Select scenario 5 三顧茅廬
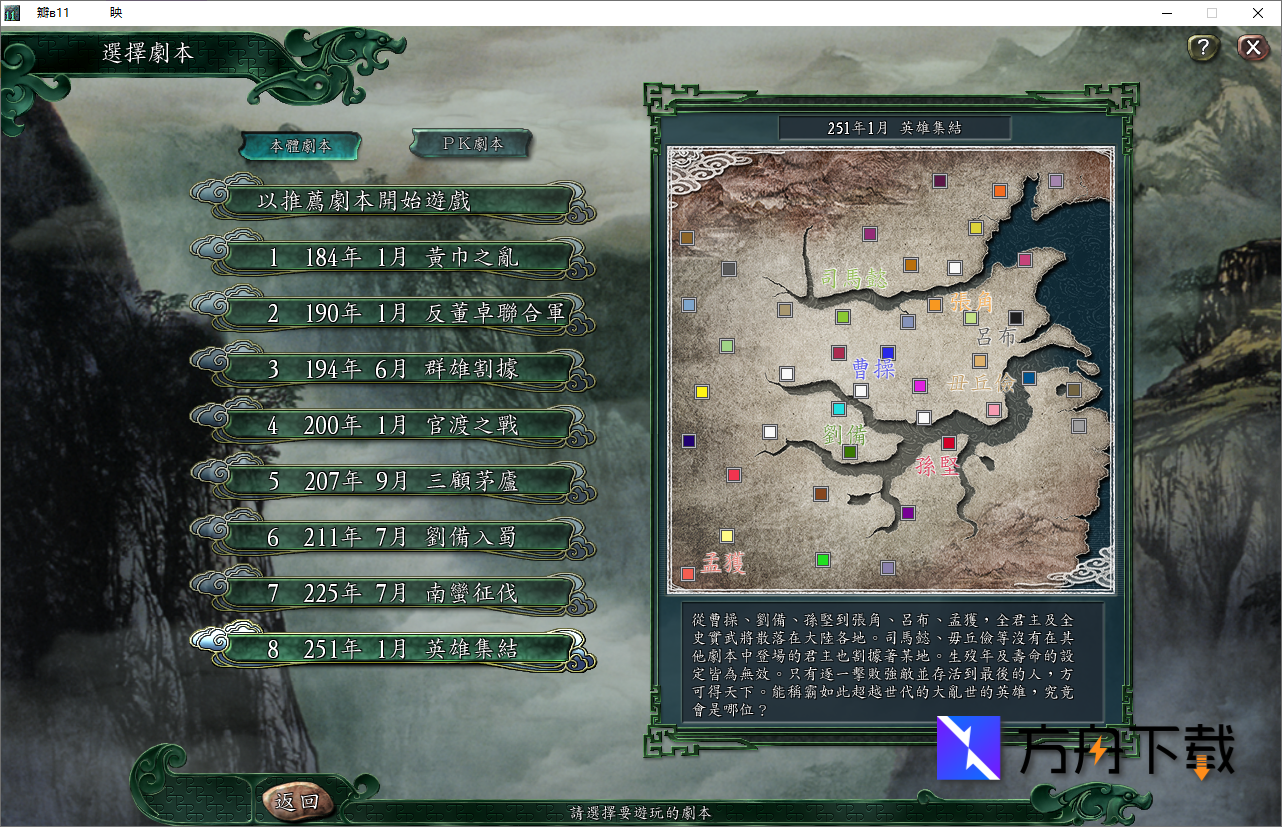 pyautogui.click(x=392, y=482)
